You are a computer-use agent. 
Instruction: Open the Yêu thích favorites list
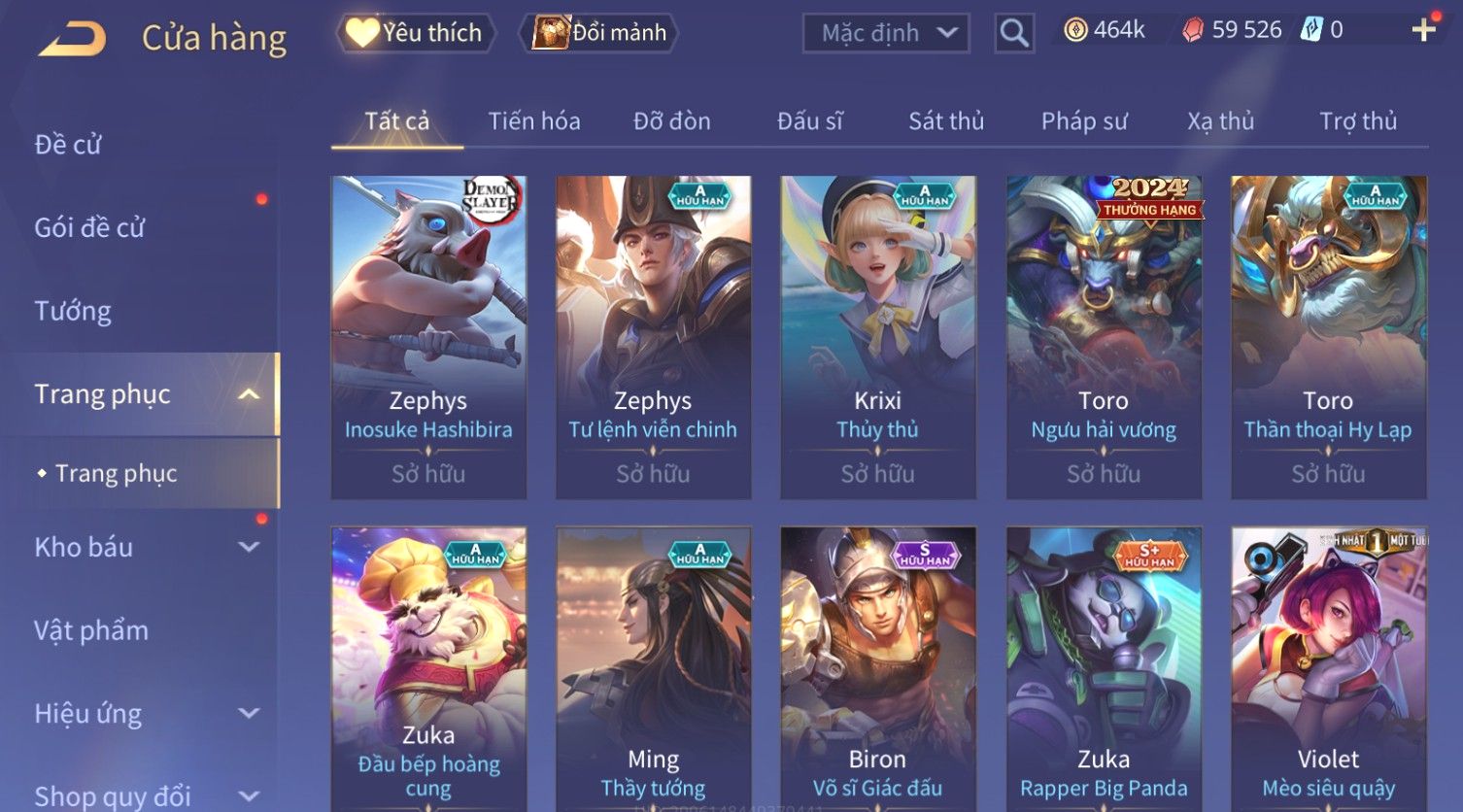(x=416, y=33)
